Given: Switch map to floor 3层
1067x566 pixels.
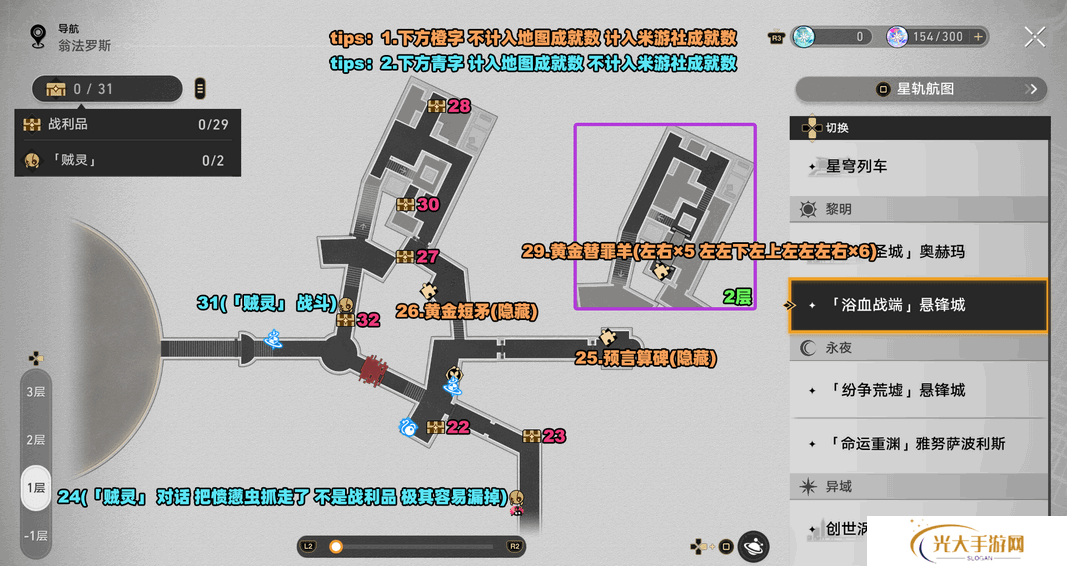Looking at the screenshot, I should [36, 391].
